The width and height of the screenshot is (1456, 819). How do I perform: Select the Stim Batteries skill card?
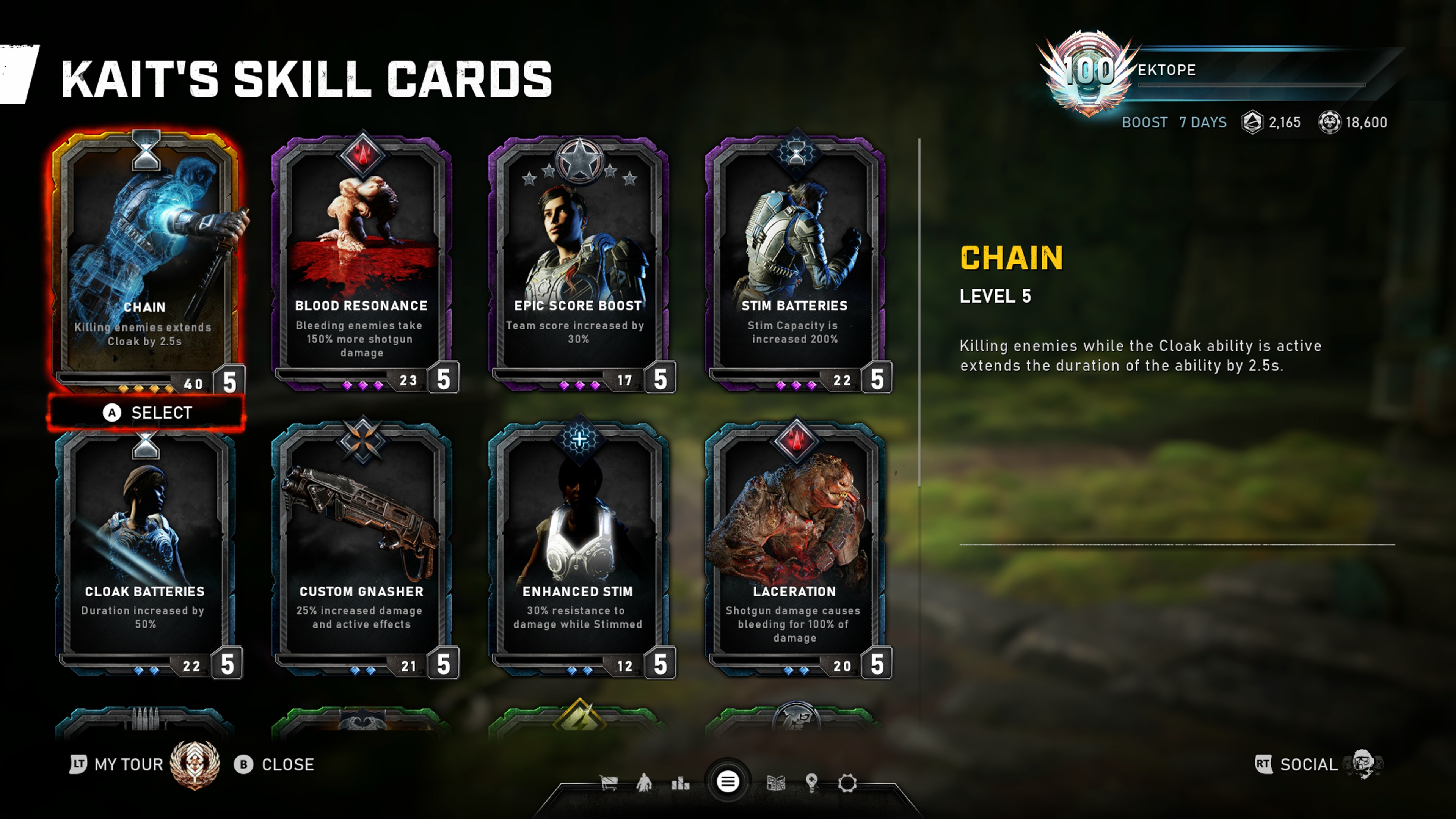click(795, 260)
